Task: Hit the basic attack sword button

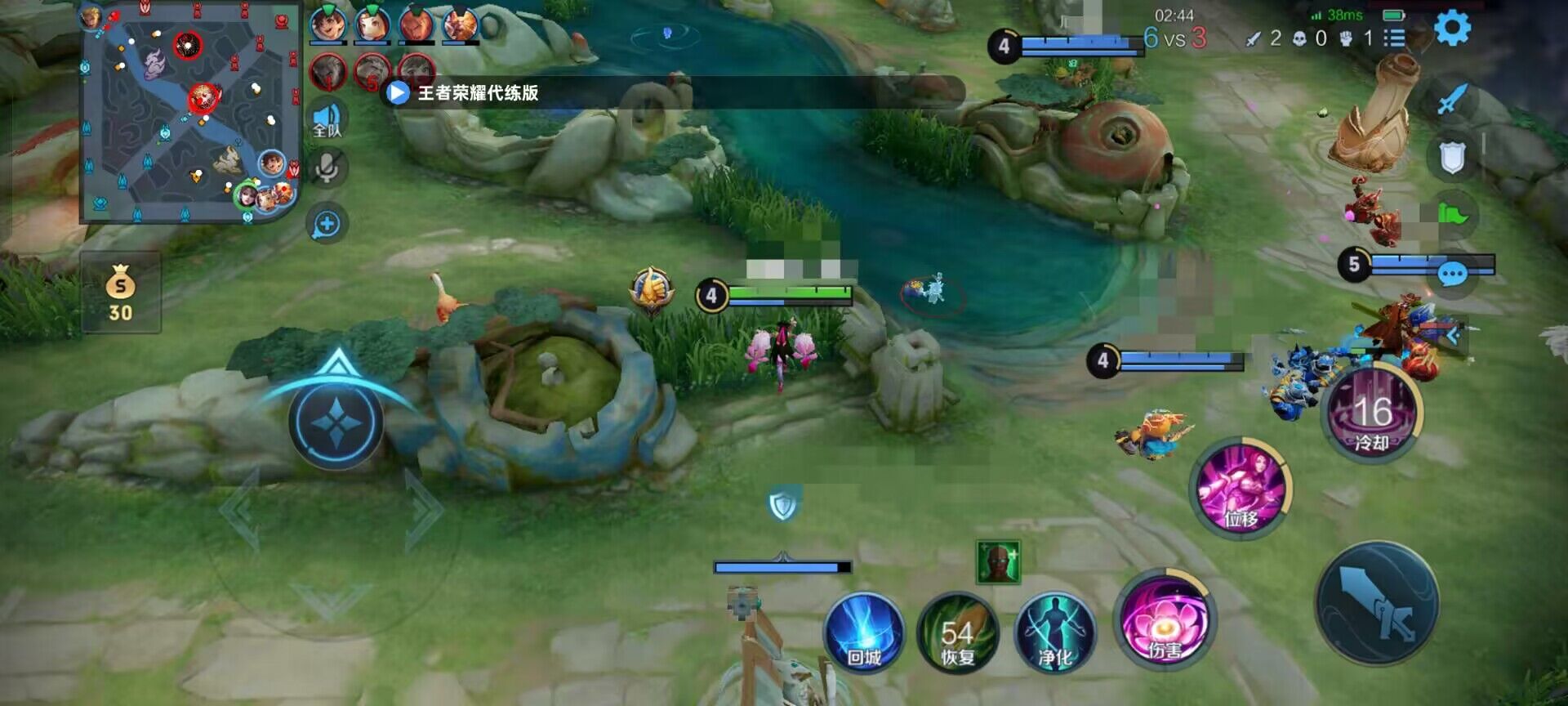Action: pos(1377,603)
